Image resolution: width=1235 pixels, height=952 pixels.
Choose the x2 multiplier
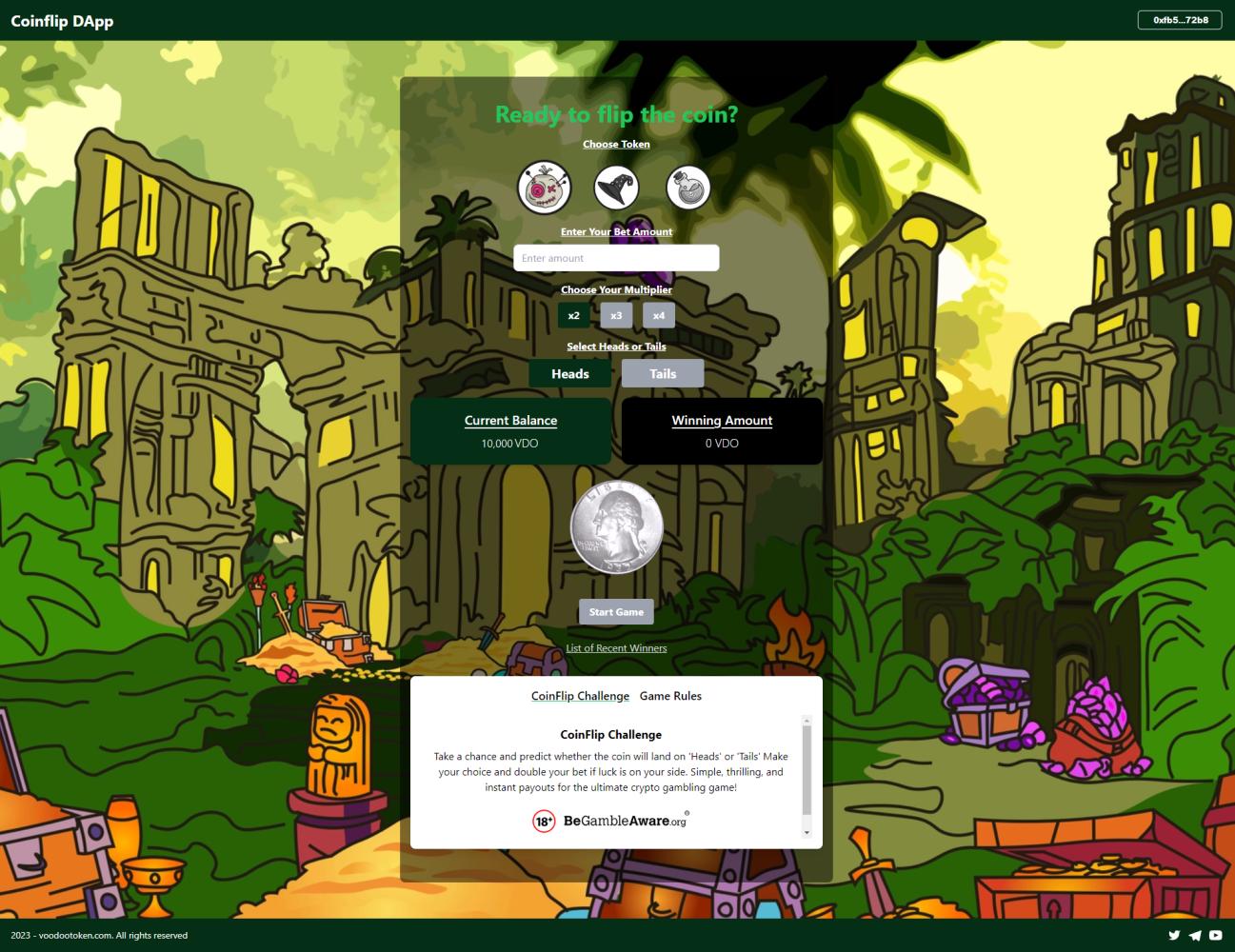(573, 315)
